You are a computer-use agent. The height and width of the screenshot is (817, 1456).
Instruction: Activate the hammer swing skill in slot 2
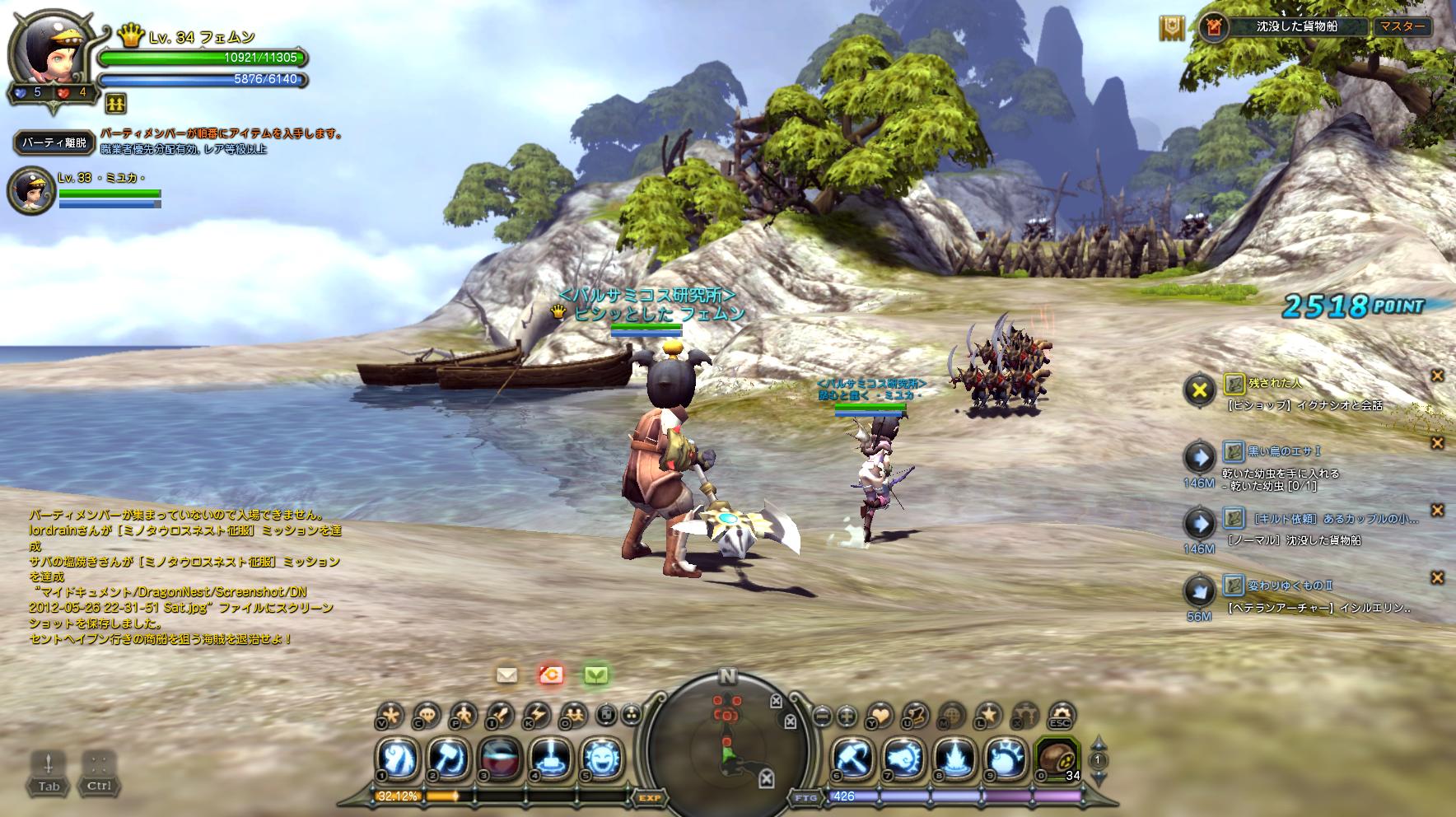450,758
